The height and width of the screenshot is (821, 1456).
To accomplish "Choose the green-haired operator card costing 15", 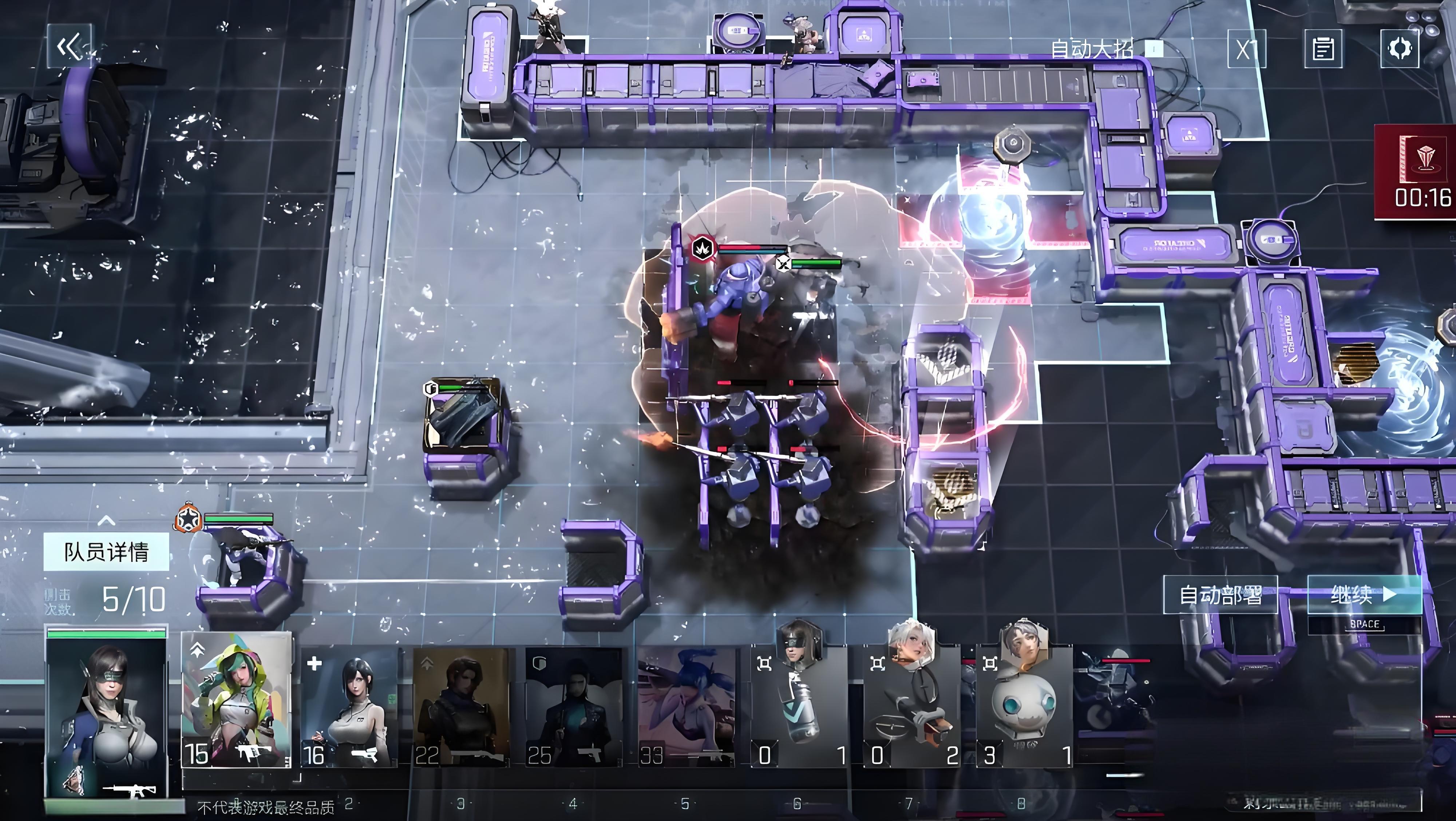I will click(236, 701).
